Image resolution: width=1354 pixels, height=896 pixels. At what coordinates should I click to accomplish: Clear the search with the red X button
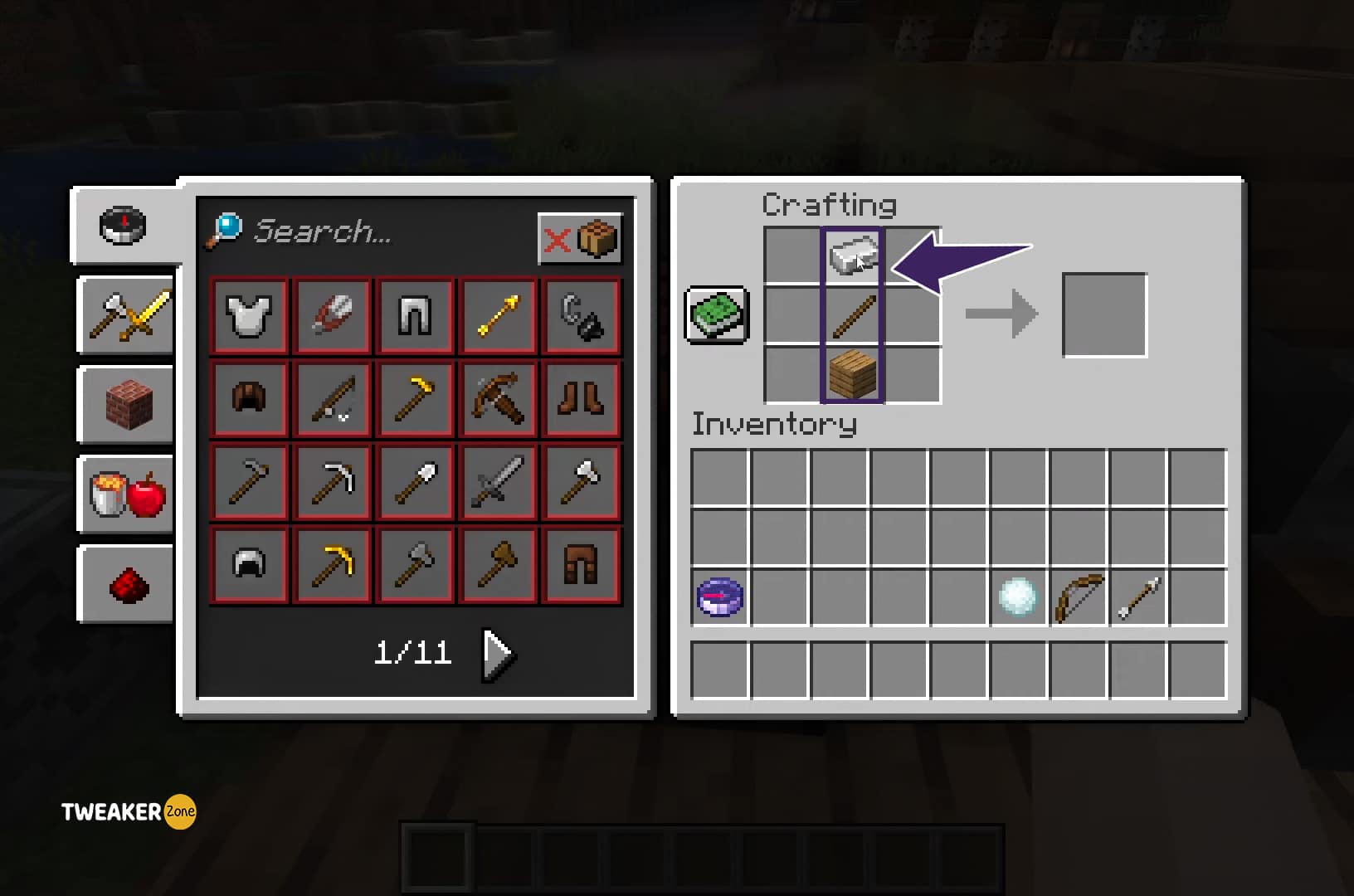click(556, 239)
